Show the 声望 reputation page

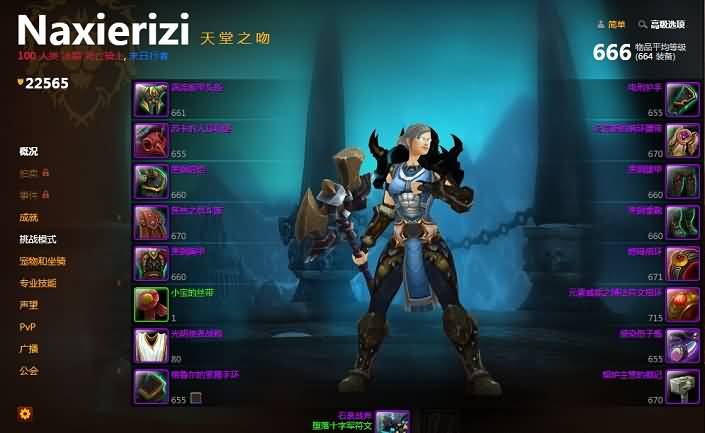pos(29,305)
